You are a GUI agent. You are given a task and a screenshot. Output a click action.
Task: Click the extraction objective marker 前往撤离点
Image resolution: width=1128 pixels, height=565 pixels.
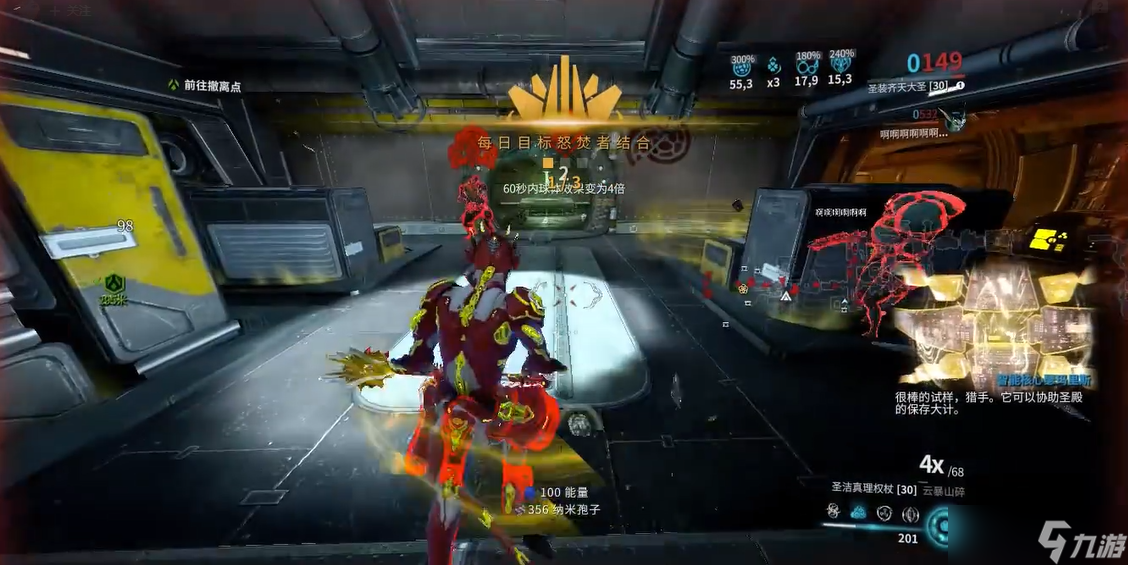tap(204, 86)
